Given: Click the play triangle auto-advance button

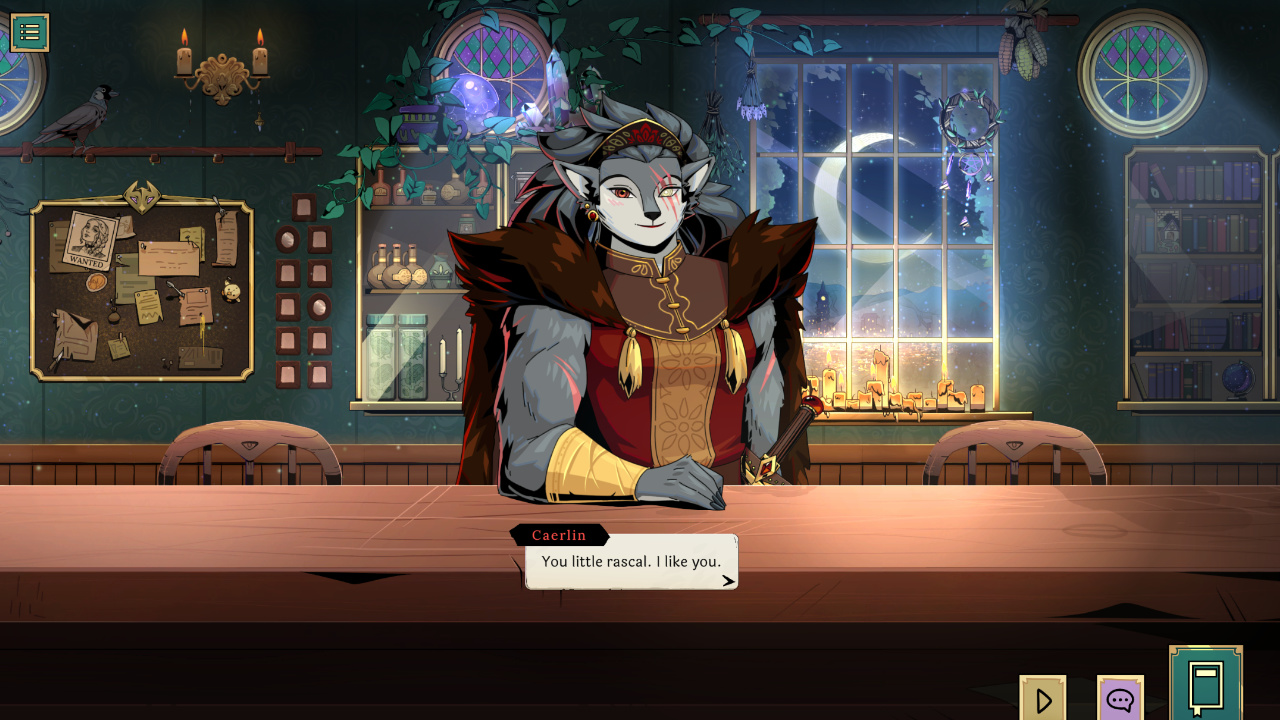Looking at the screenshot, I should point(1043,699).
